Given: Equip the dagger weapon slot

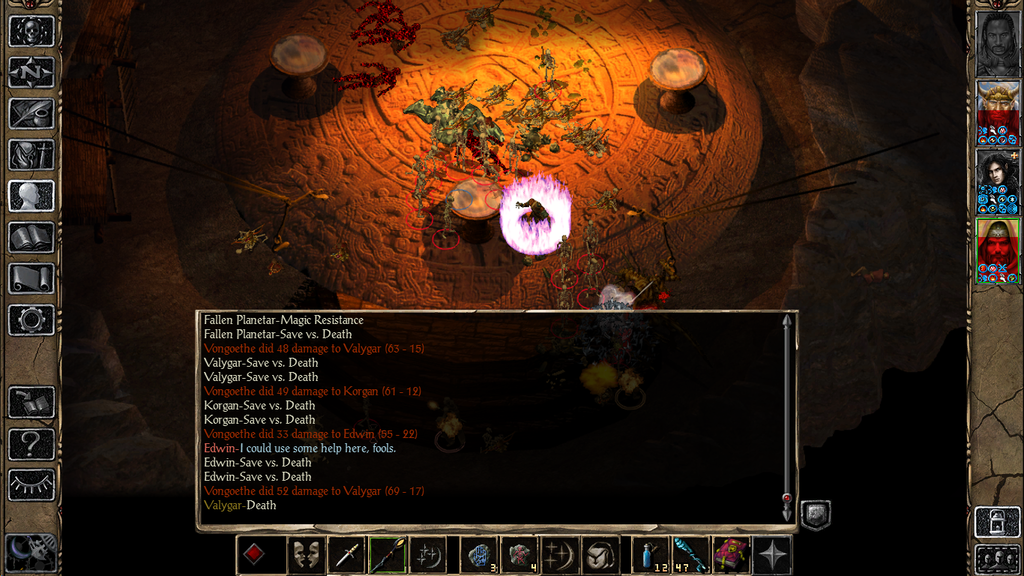Looking at the screenshot, I should (x=346, y=555).
